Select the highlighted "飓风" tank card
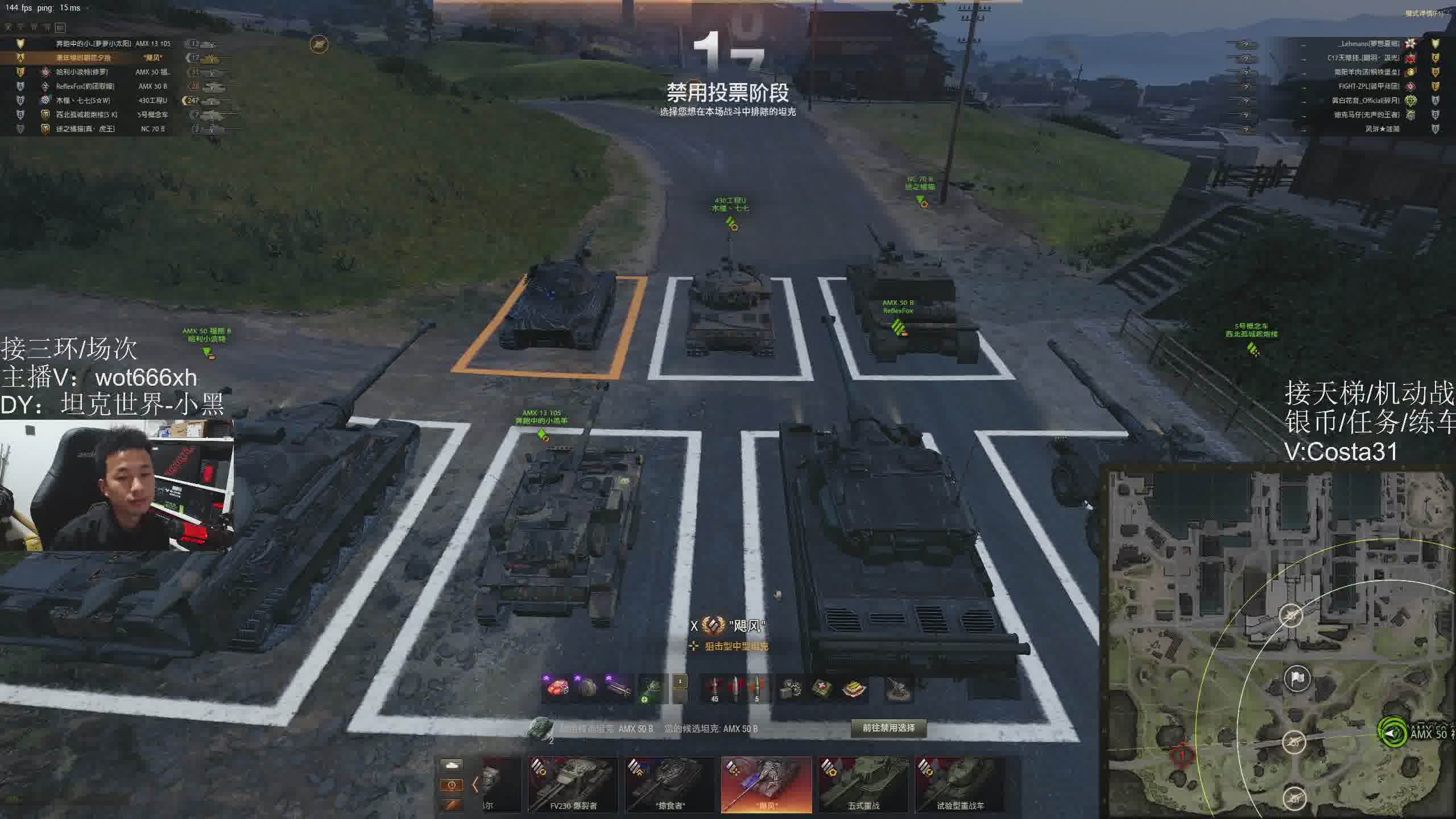The height and width of the screenshot is (819, 1456). click(x=766, y=784)
